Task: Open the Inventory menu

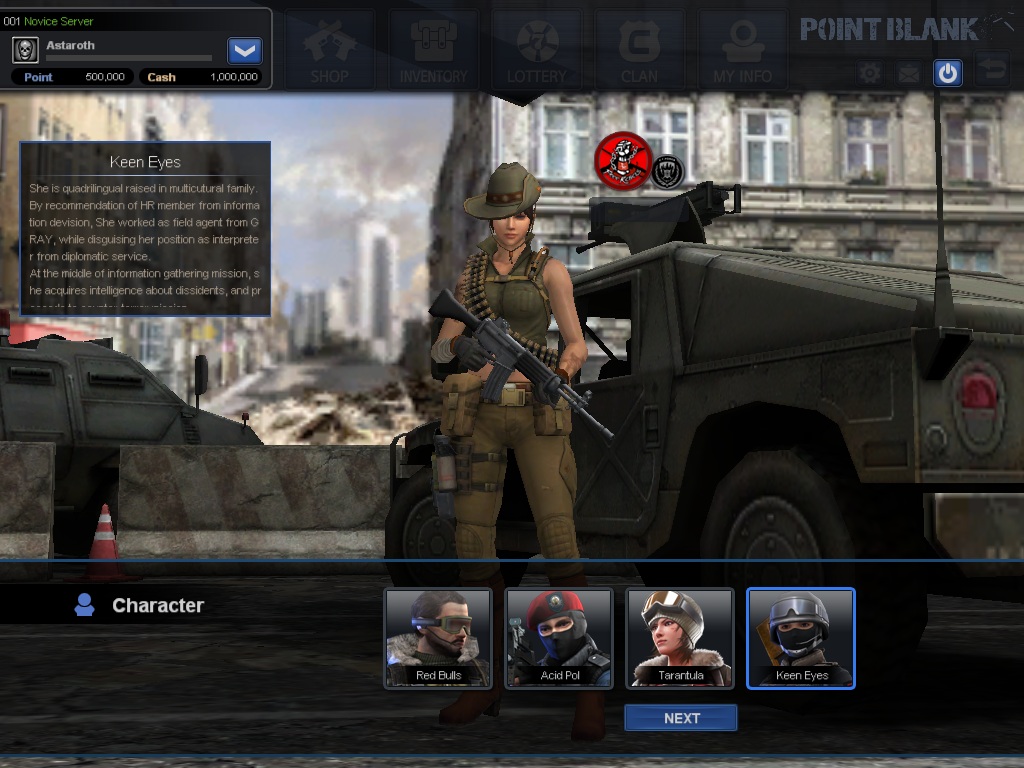Action: pos(433,50)
